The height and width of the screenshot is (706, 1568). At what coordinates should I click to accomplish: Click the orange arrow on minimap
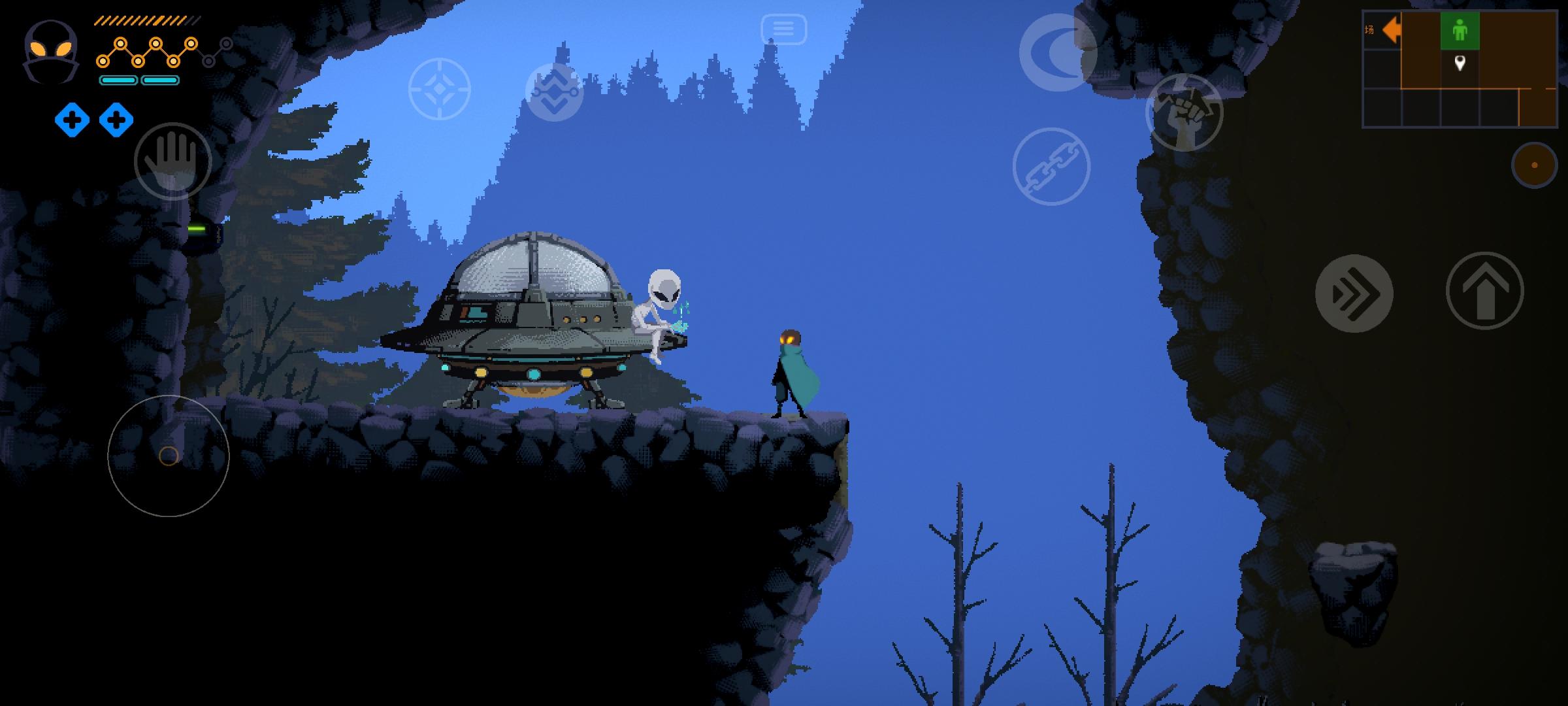1390,30
